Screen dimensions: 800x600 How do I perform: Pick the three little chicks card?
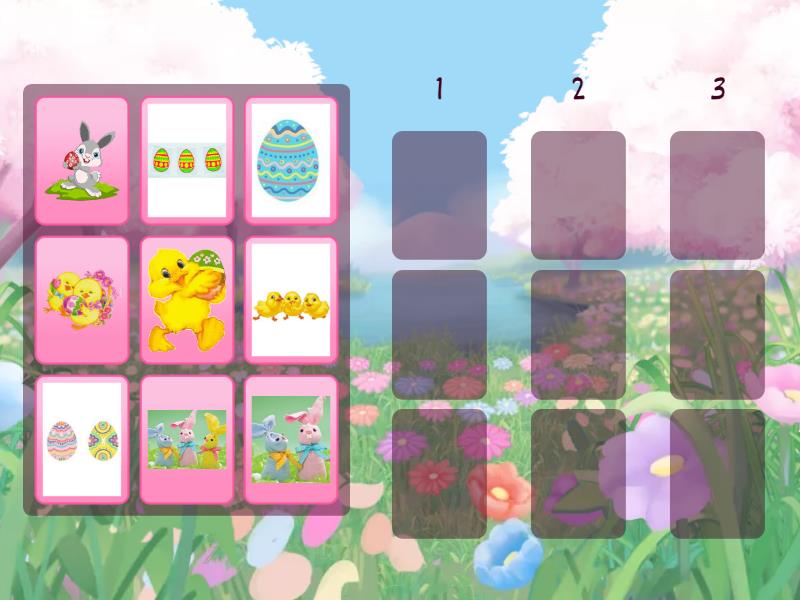(291, 300)
